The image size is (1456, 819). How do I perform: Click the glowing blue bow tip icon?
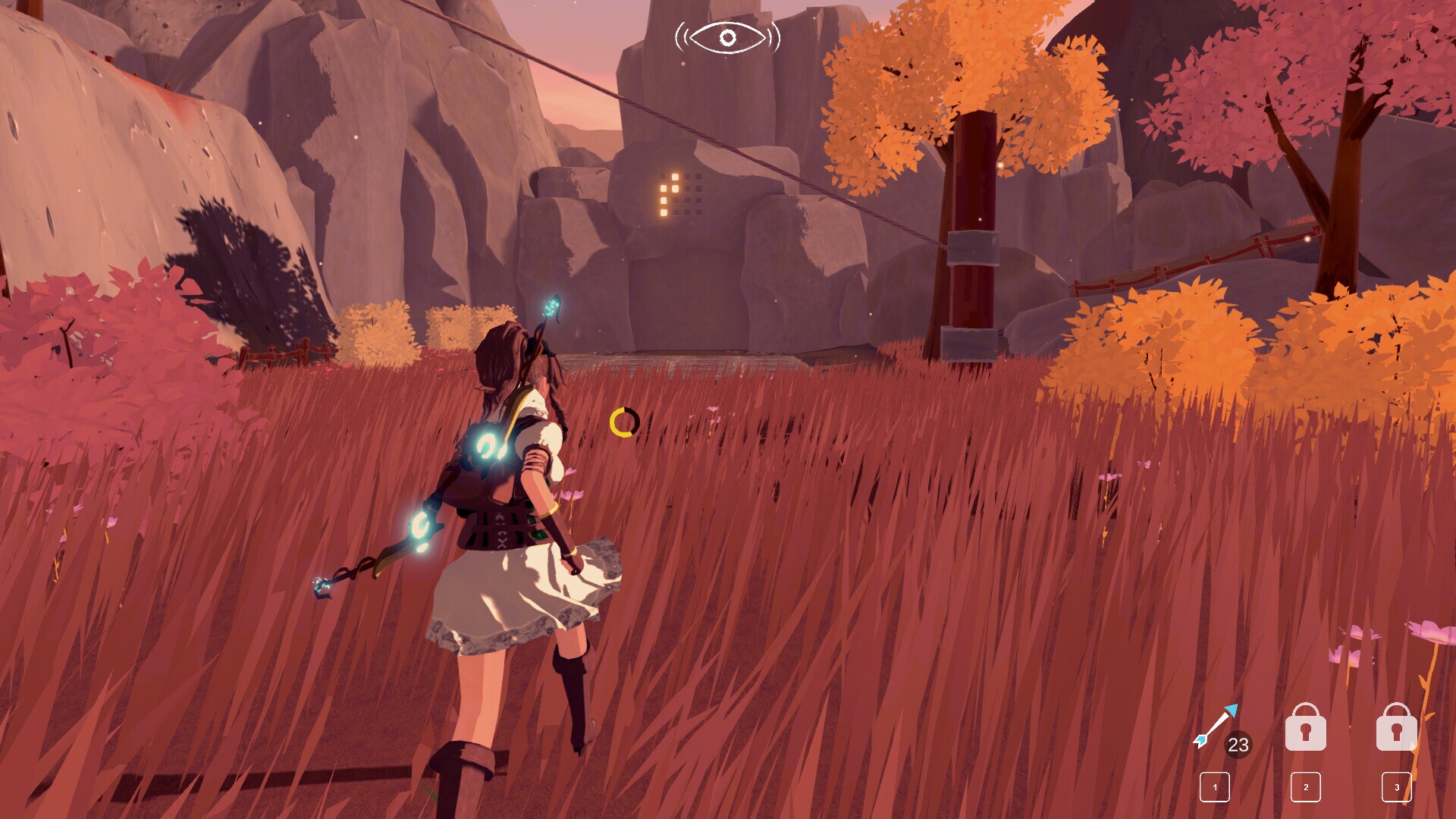(x=551, y=307)
